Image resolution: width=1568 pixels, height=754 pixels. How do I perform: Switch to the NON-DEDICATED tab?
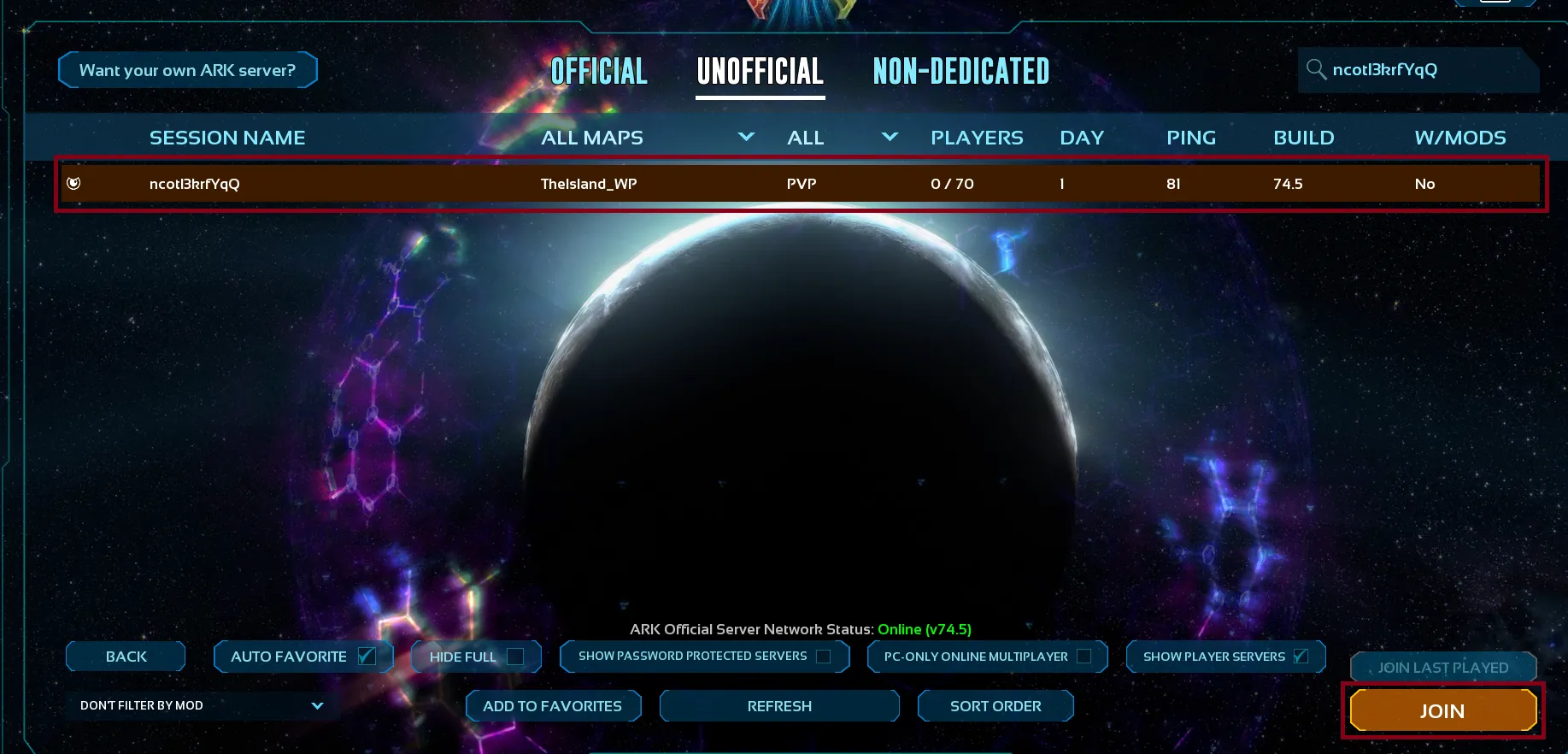960,72
